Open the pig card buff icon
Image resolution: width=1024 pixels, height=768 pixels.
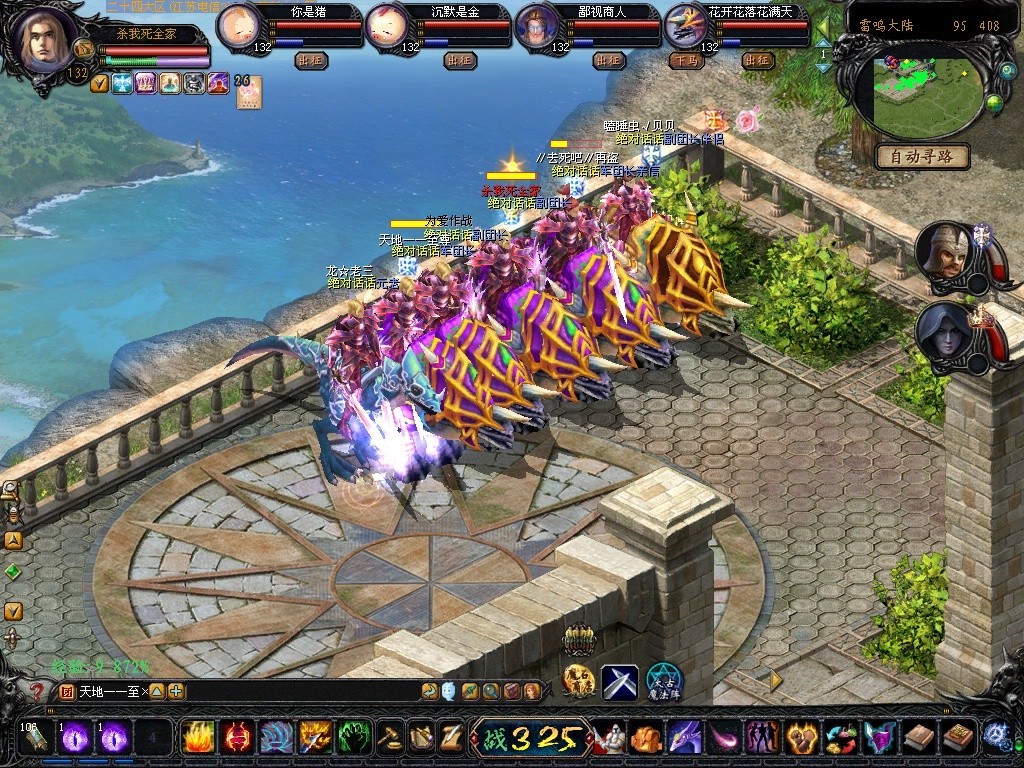coord(248,92)
